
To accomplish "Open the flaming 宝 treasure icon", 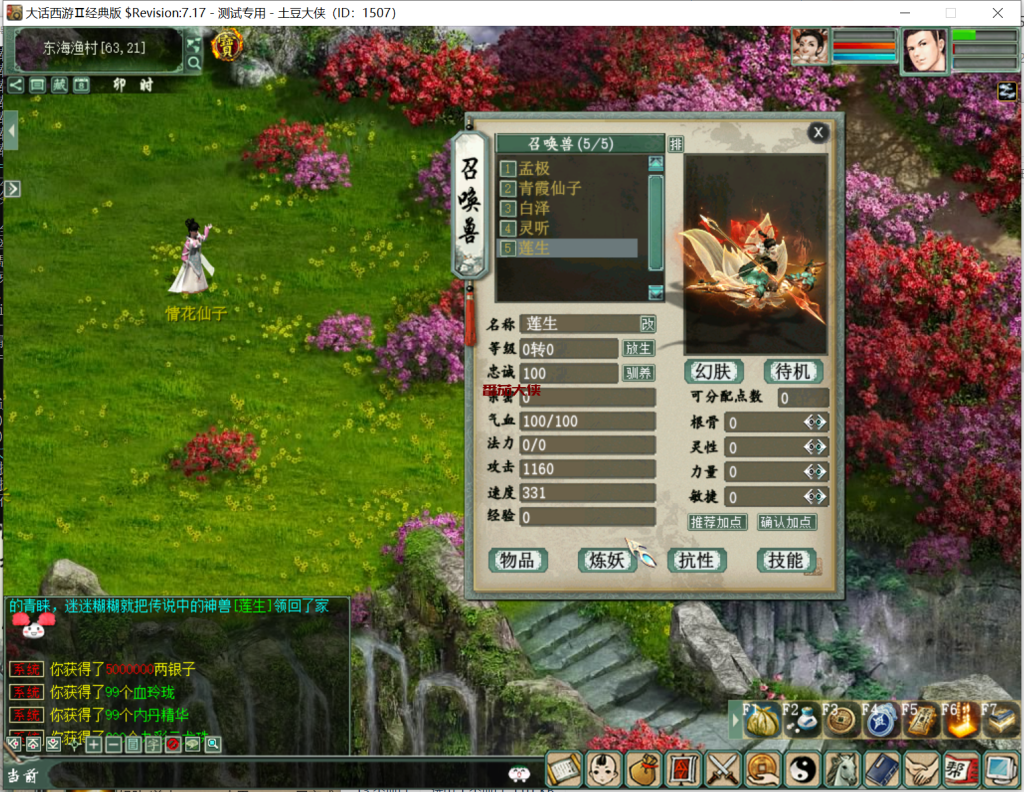I will pos(228,44).
